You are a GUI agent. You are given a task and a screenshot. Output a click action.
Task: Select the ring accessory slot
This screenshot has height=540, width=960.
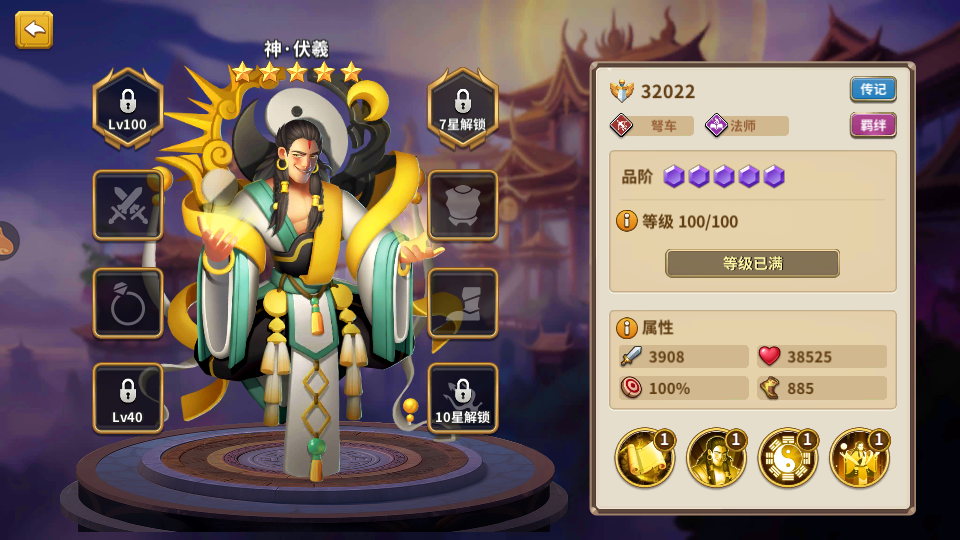point(128,302)
